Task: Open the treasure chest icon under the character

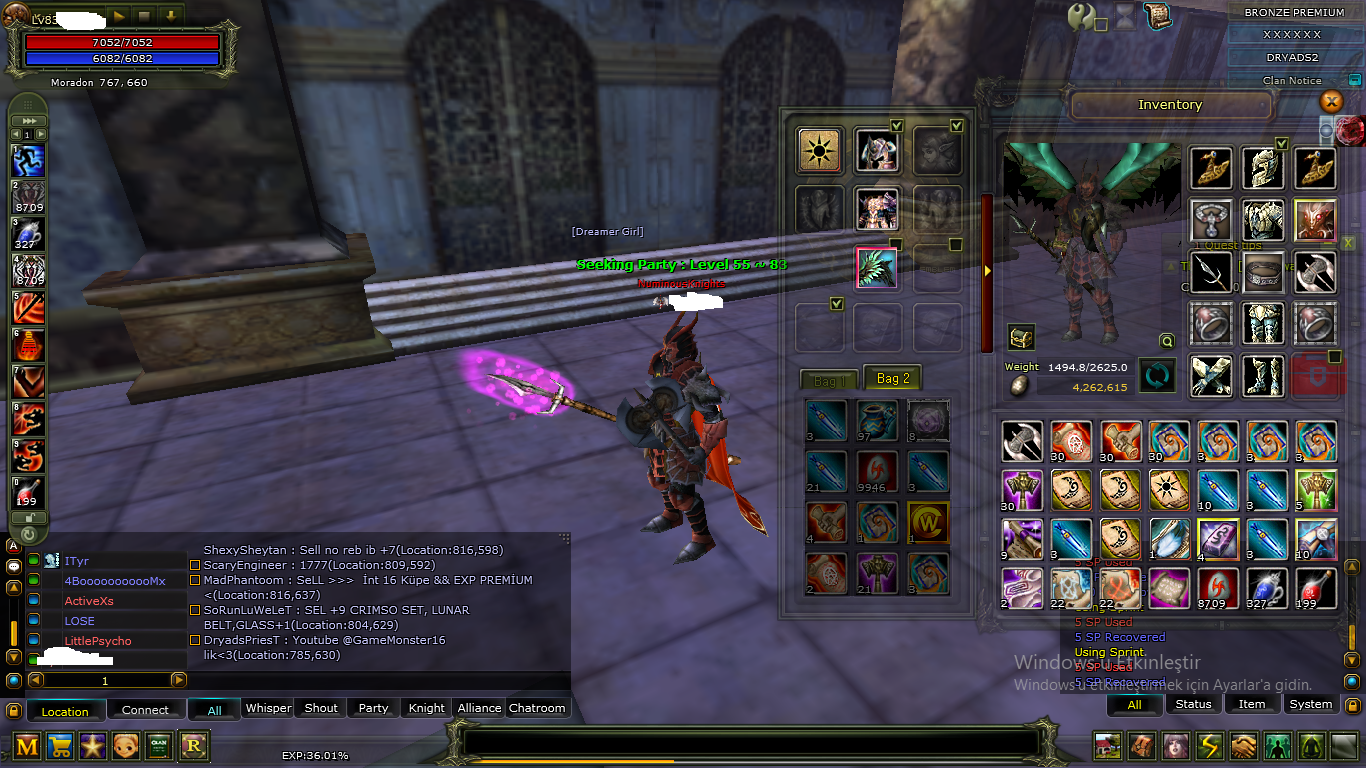Action: tap(1021, 337)
